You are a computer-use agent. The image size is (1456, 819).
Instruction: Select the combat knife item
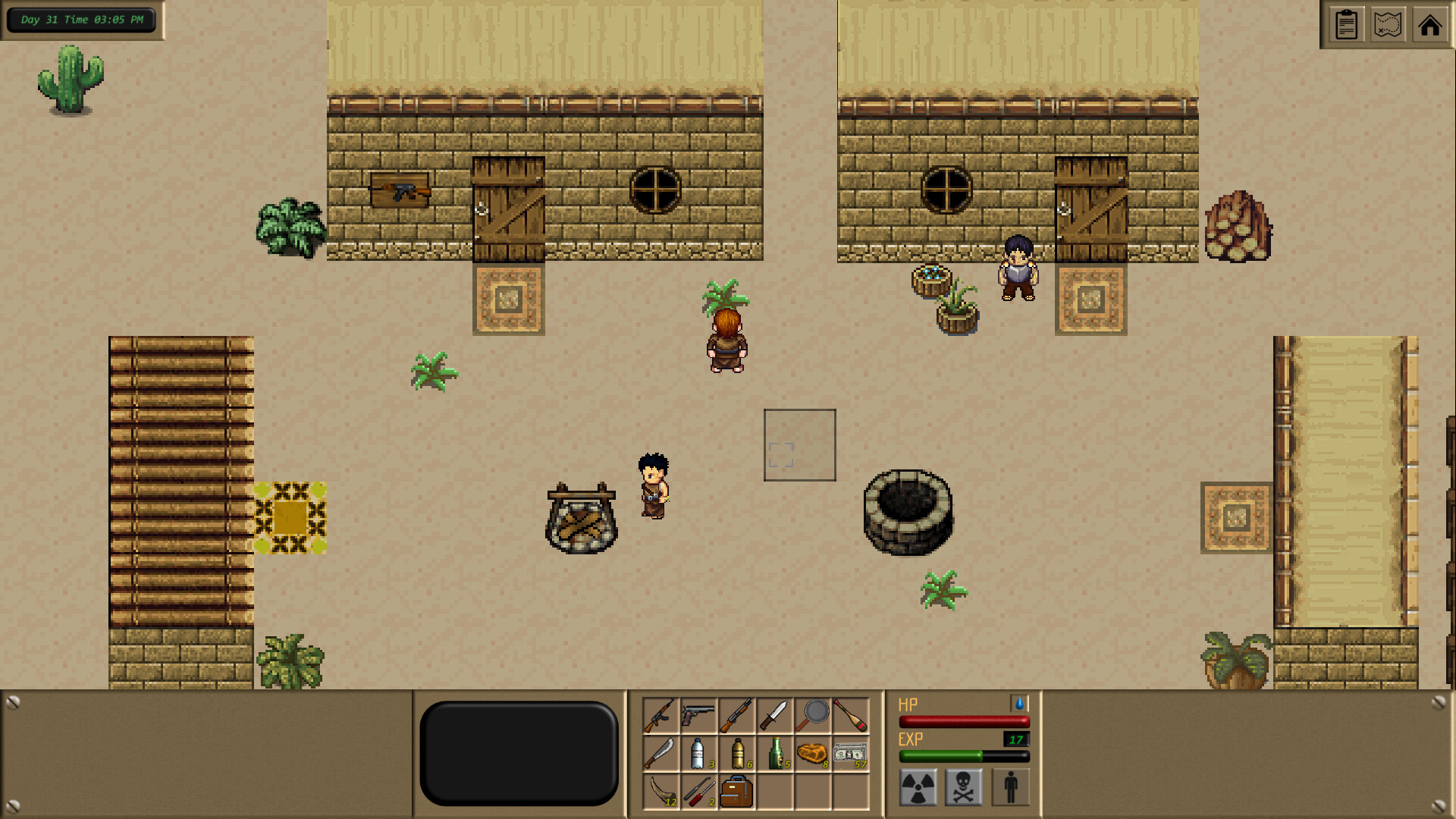[x=773, y=715]
